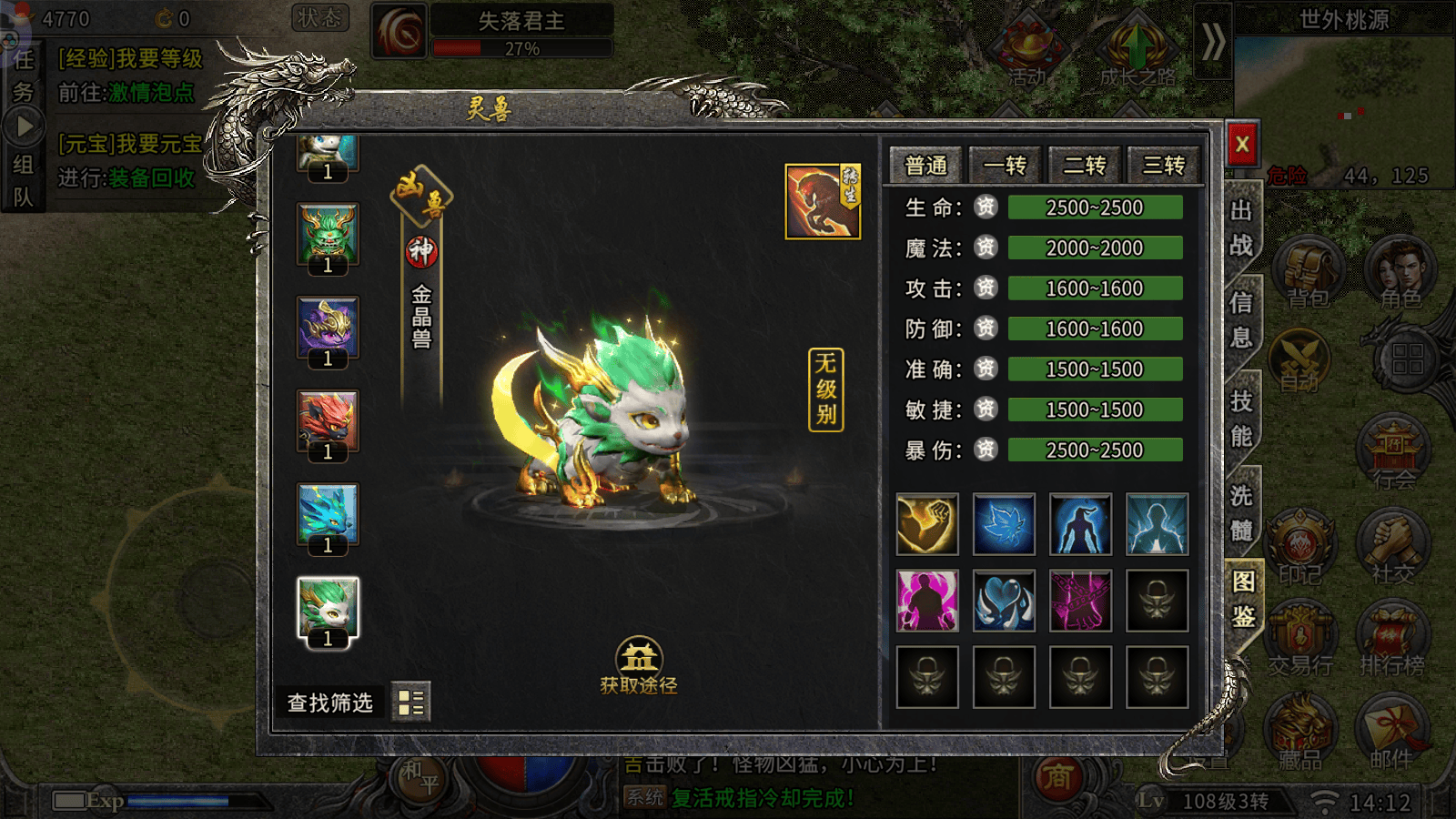Pick the blue dragon beast portrait
Image resolution: width=1456 pixels, height=819 pixels.
click(x=328, y=514)
